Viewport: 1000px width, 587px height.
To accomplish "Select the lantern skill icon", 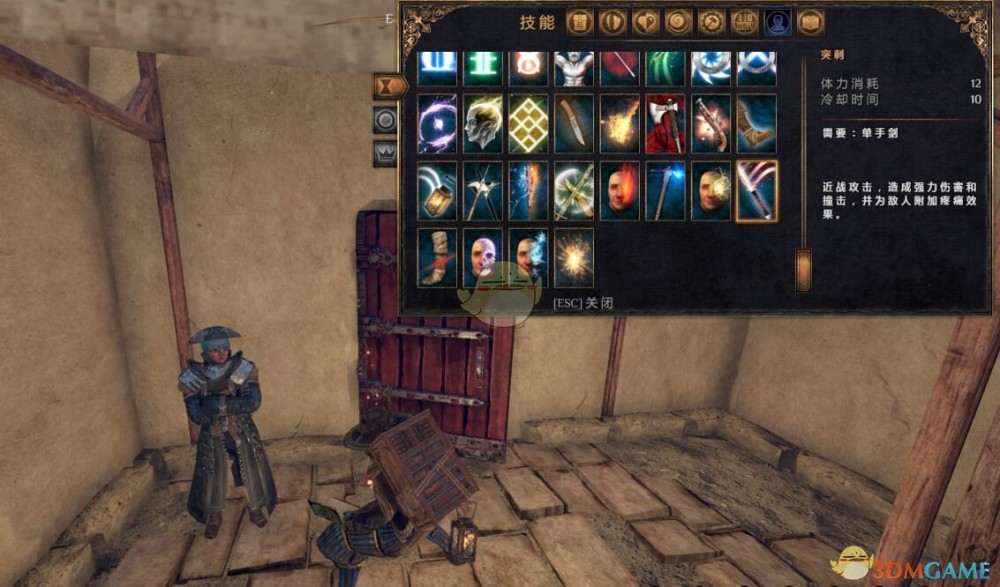I will pyautogui.click(x=437, y=190).
